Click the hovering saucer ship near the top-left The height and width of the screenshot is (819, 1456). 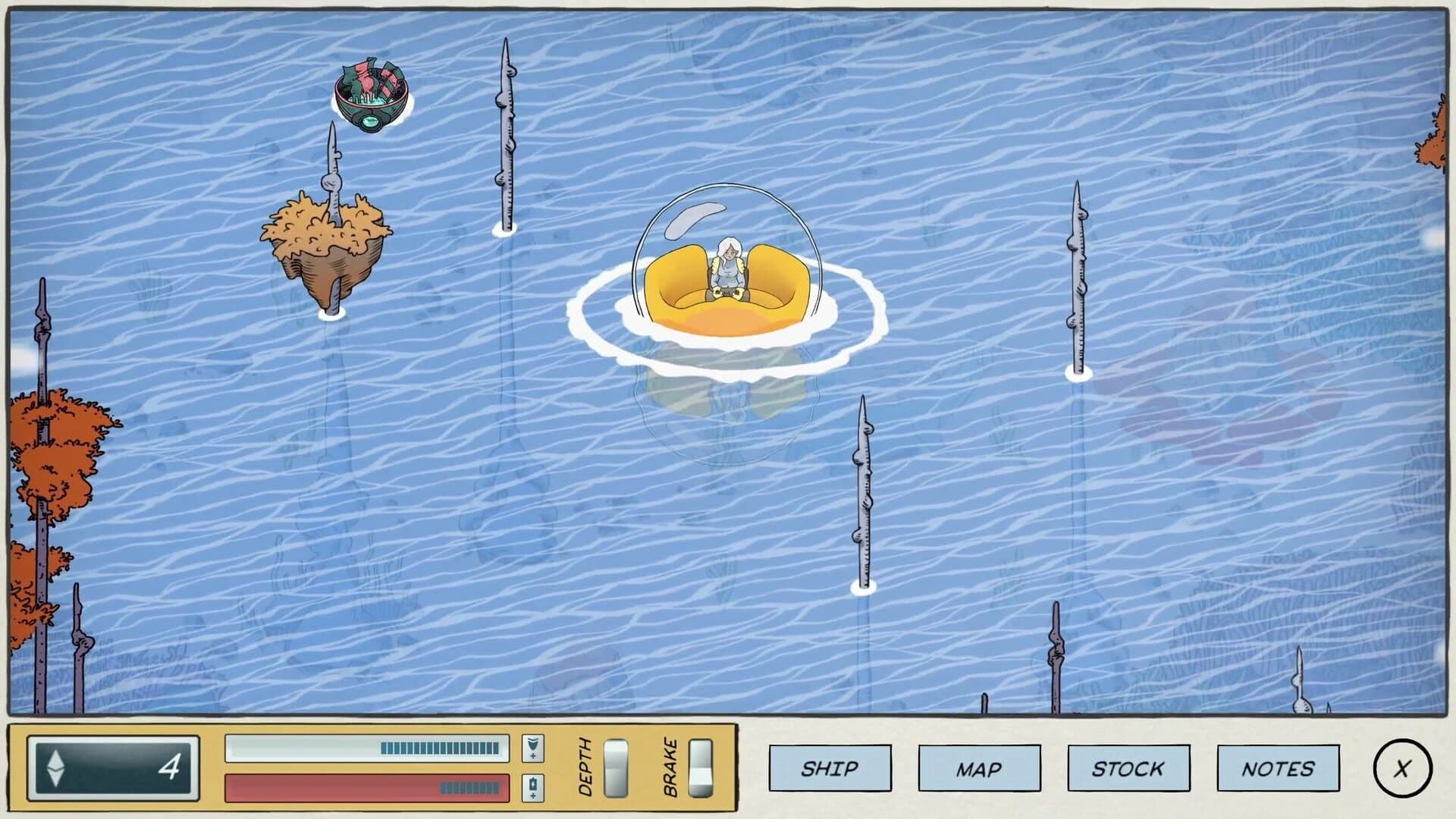pyautogui.click(x=369, y=95)
